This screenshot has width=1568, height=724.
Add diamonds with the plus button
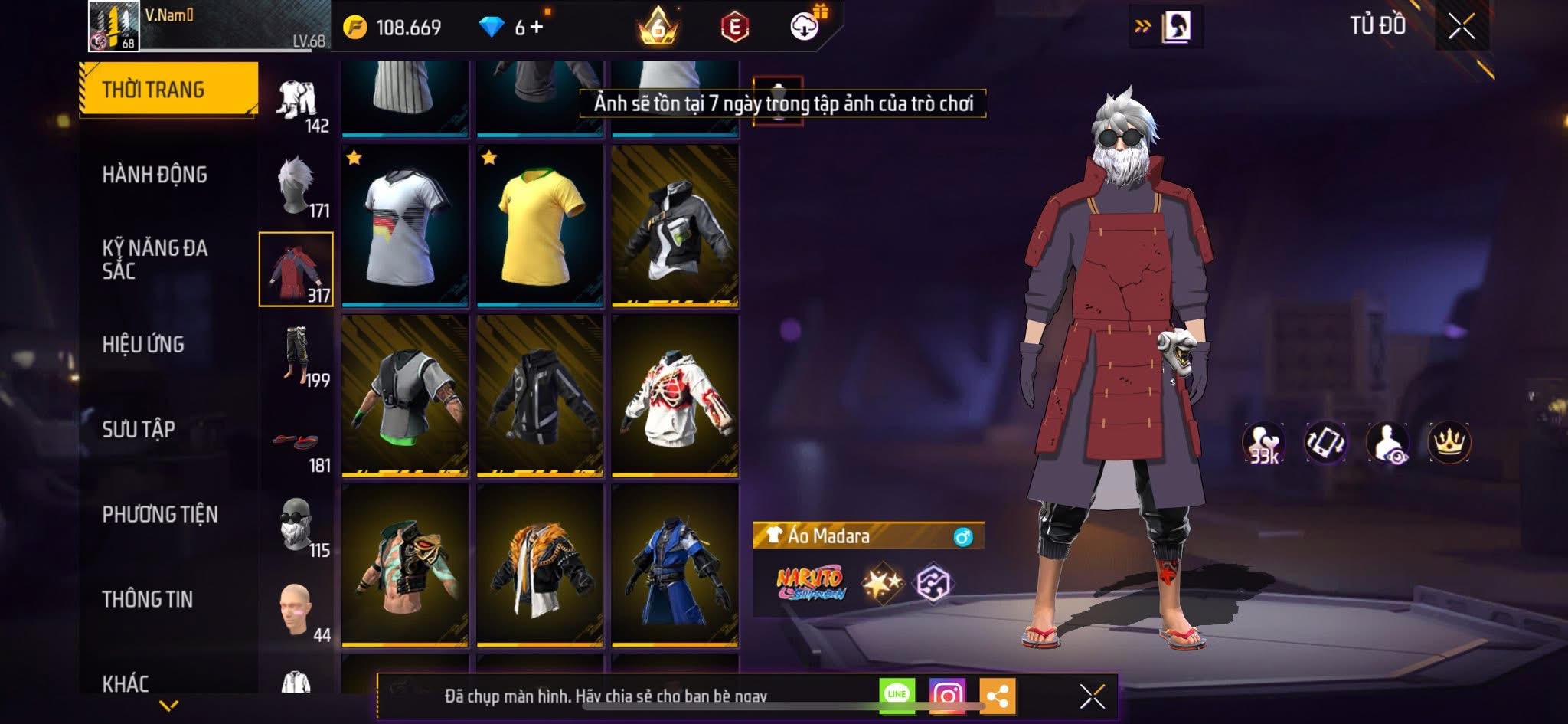pyautogui.click(x=537, y=28)
